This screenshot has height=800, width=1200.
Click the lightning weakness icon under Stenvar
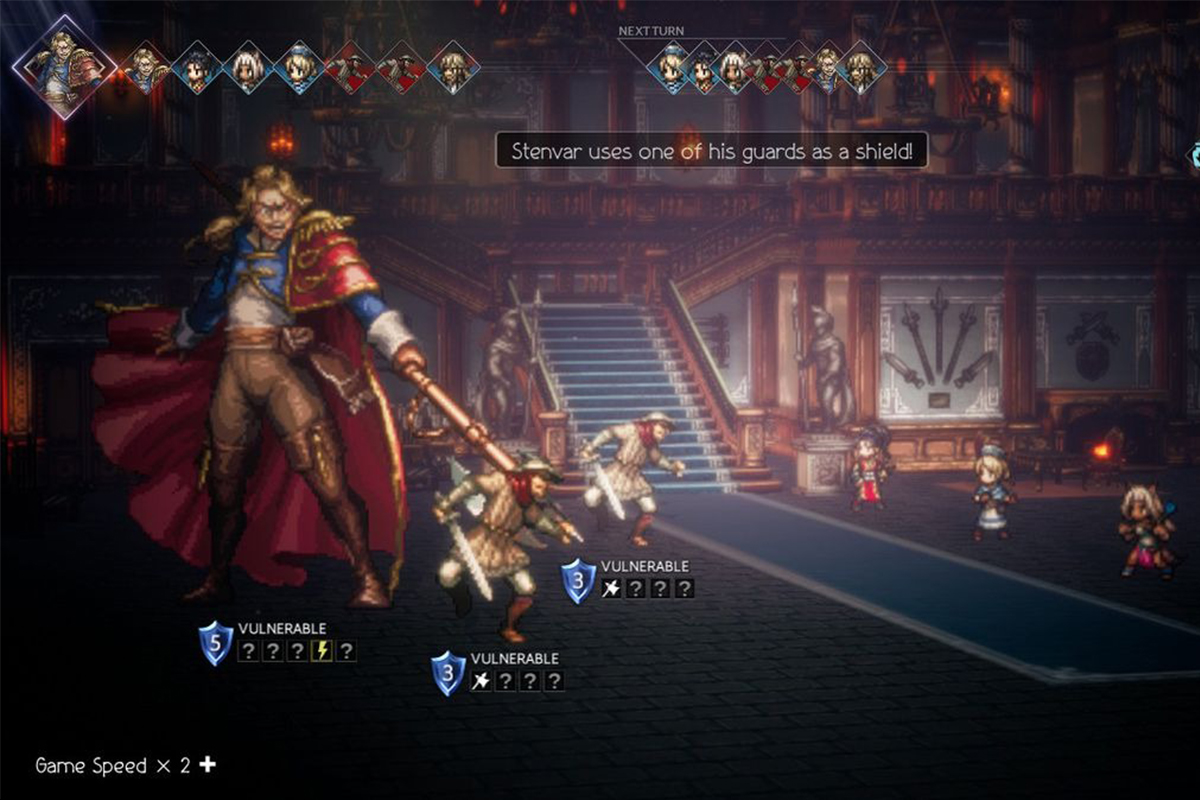[322, 651]
